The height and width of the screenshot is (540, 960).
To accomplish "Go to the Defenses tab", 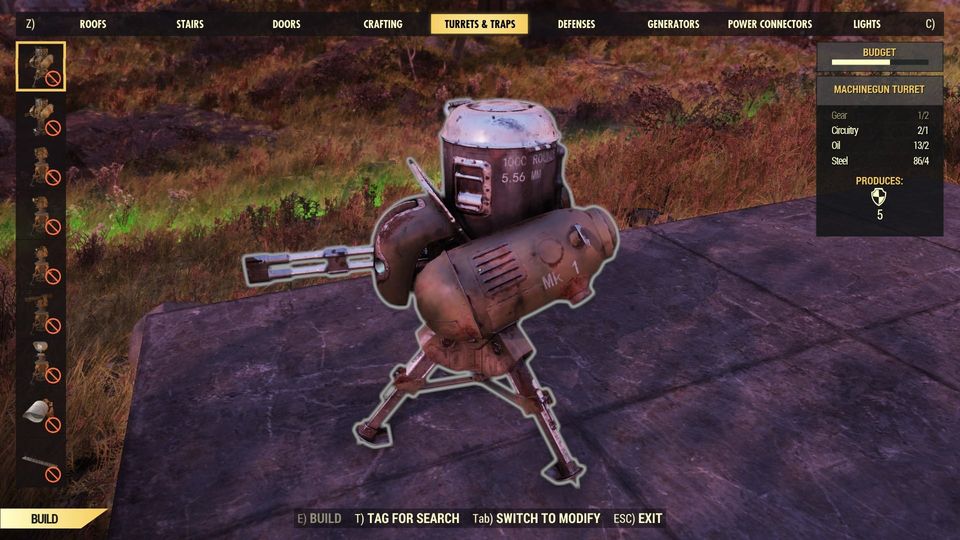I will tap(576, 24).
